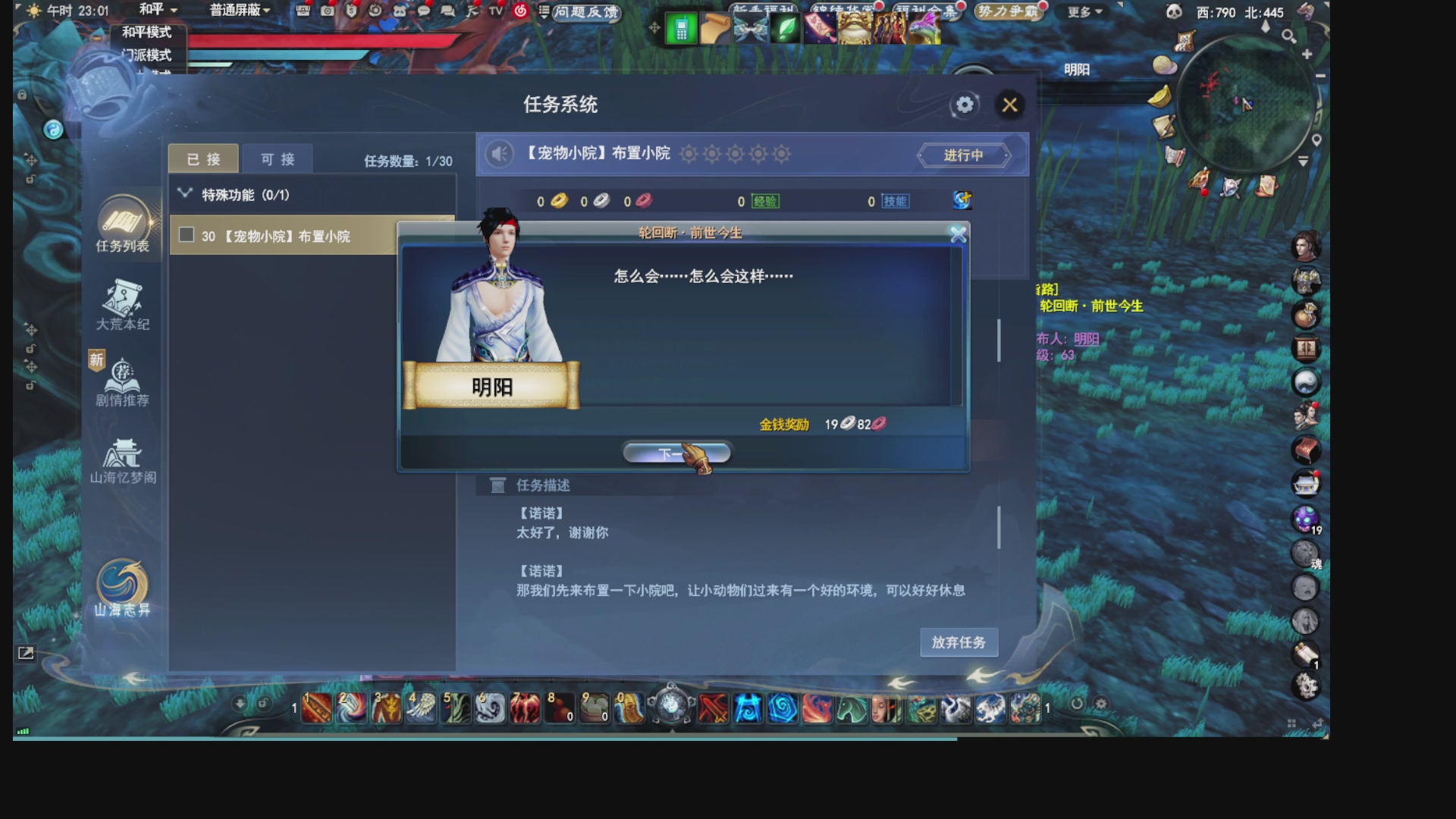Select the 已接 tab
The image size is (1456, 819).
[203, 158]
